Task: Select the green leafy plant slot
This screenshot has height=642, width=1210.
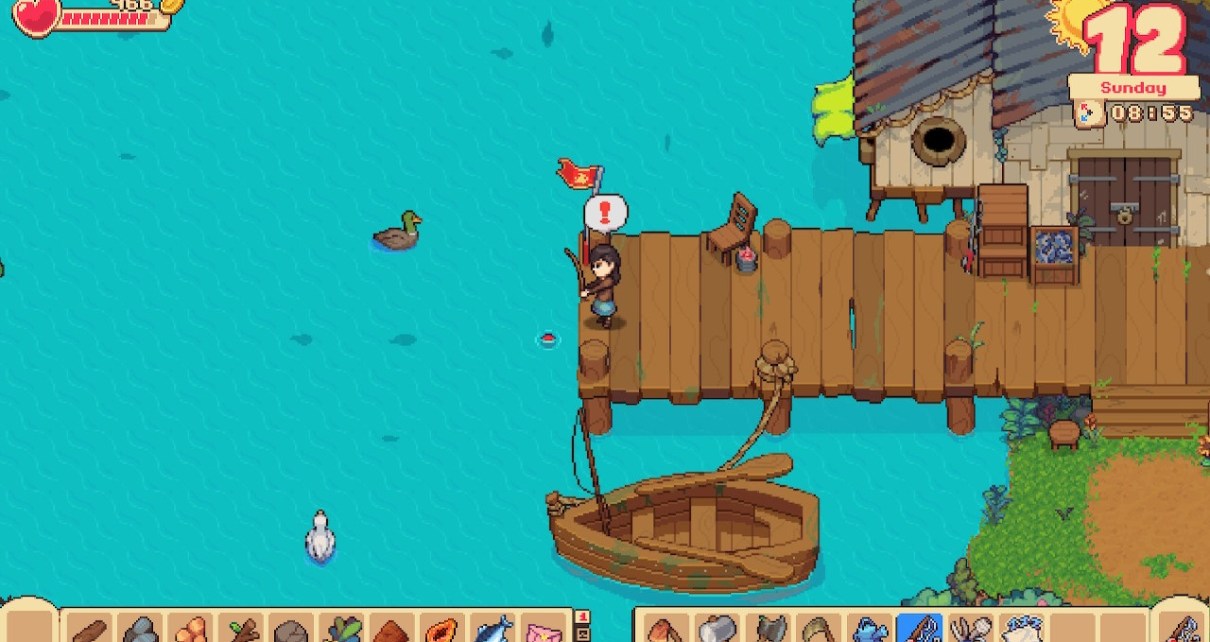Action: coord(342,630)
